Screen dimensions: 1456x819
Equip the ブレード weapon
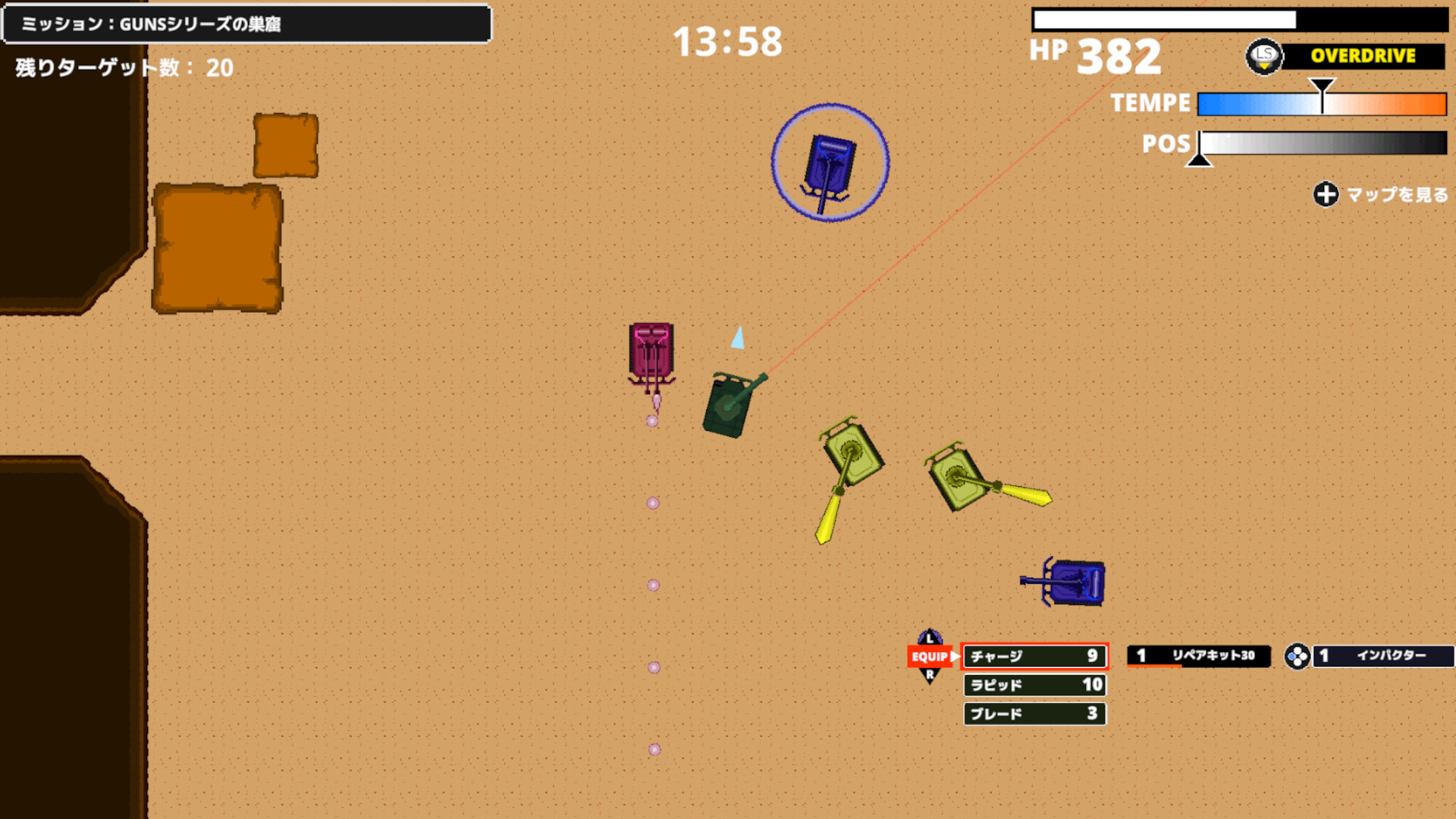1034,713
